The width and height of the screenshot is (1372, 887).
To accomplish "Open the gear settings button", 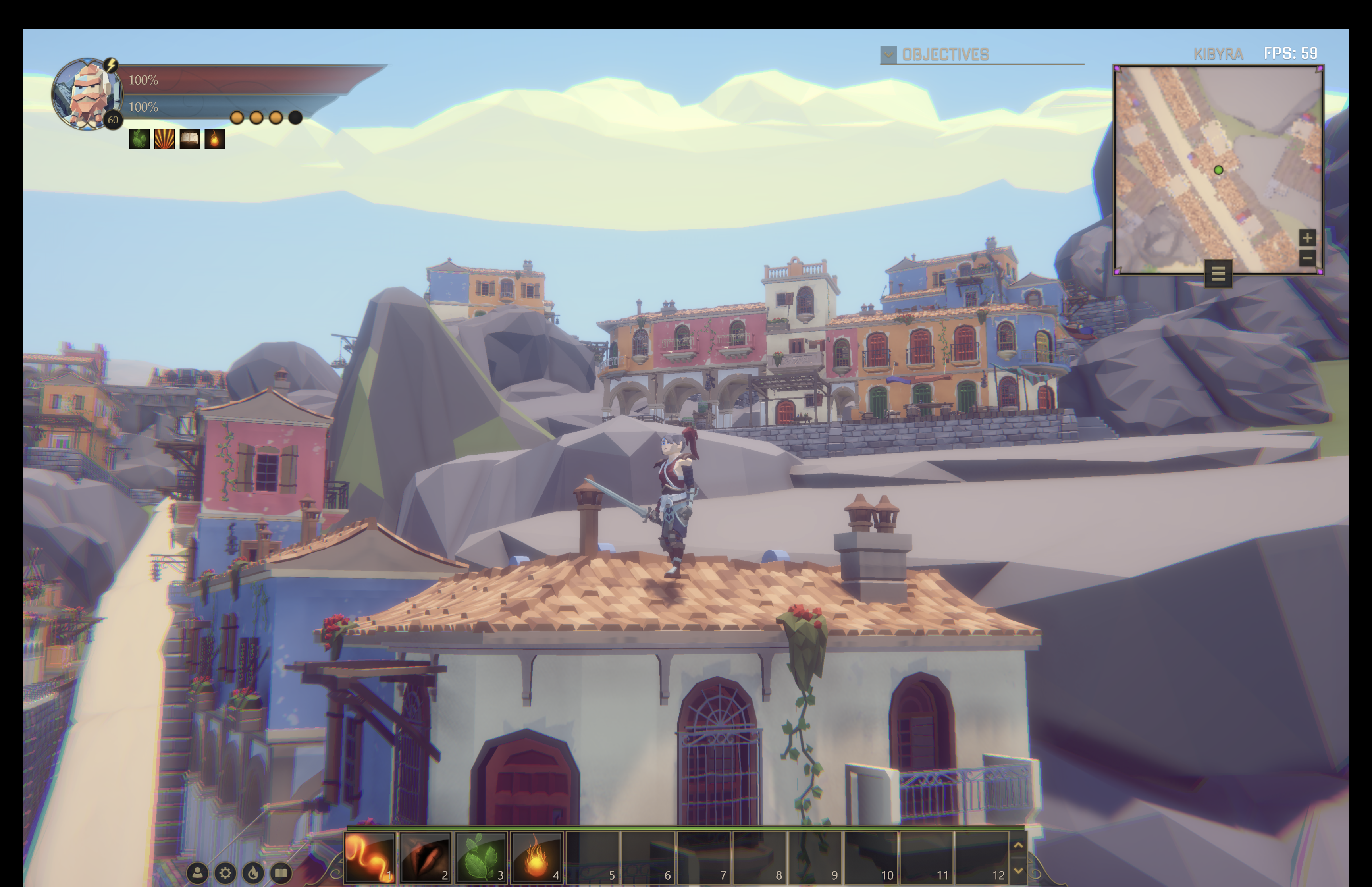I will pos(225,873).
